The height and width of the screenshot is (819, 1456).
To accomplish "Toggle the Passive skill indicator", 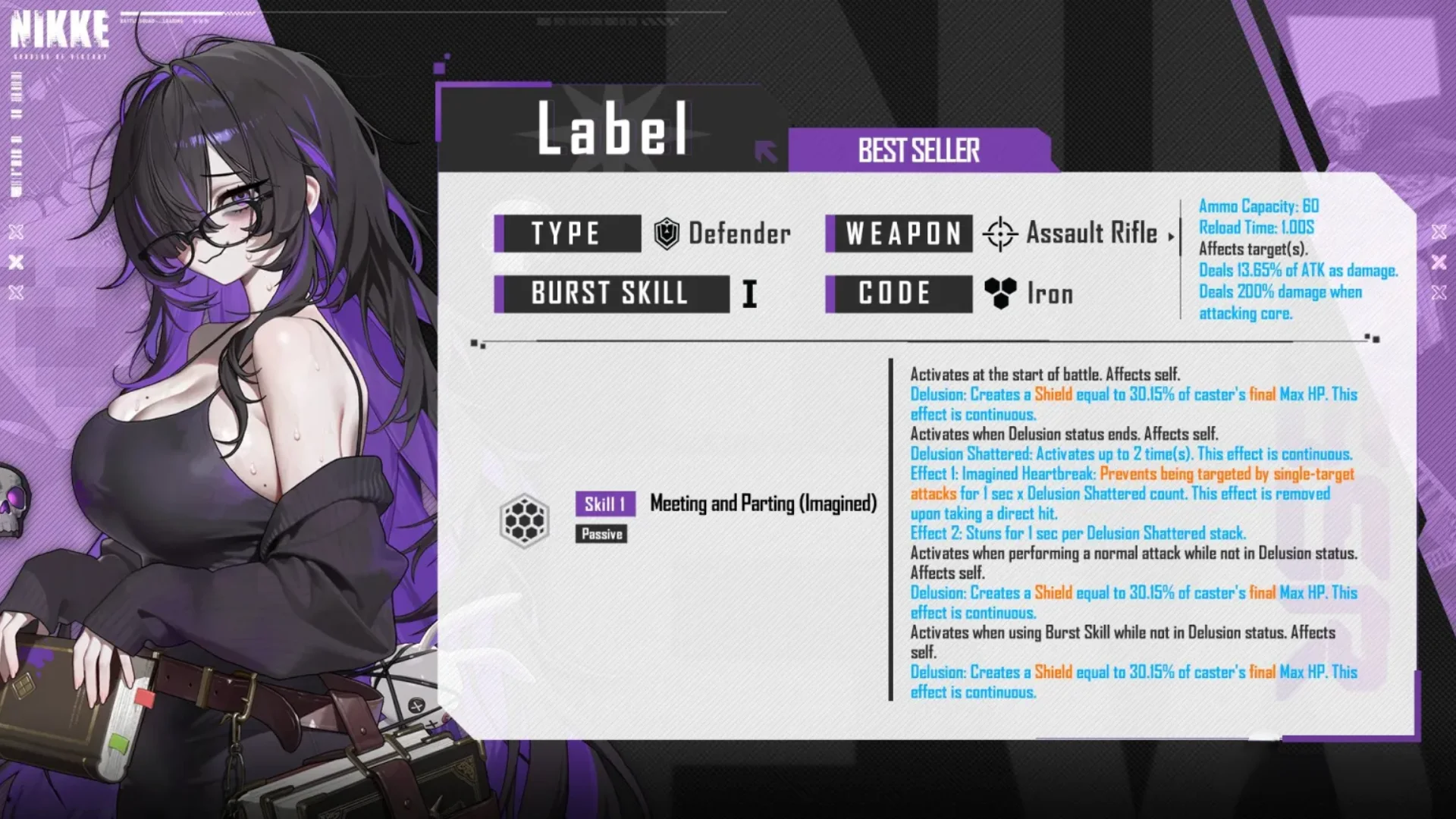I will (601, 534).
